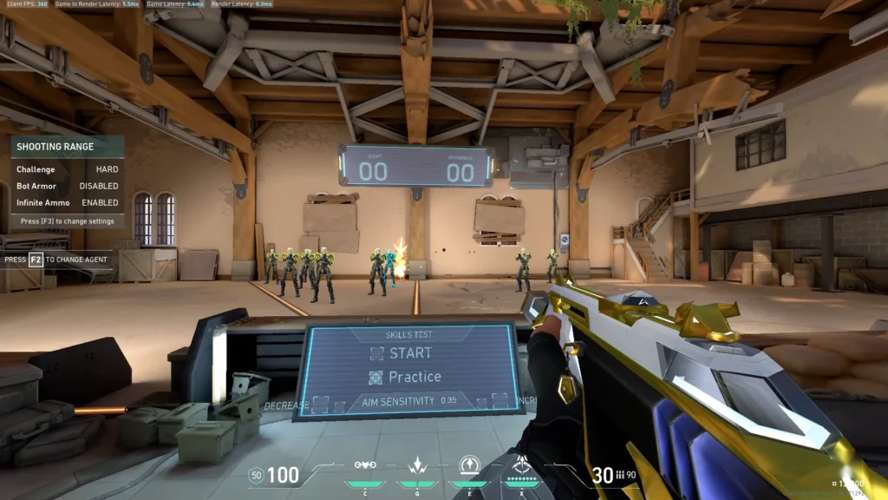The width and height of the screenshot is (888, 500).
Task: Hit the Decrease aim sensitivity target
Action: click(319, 404)
